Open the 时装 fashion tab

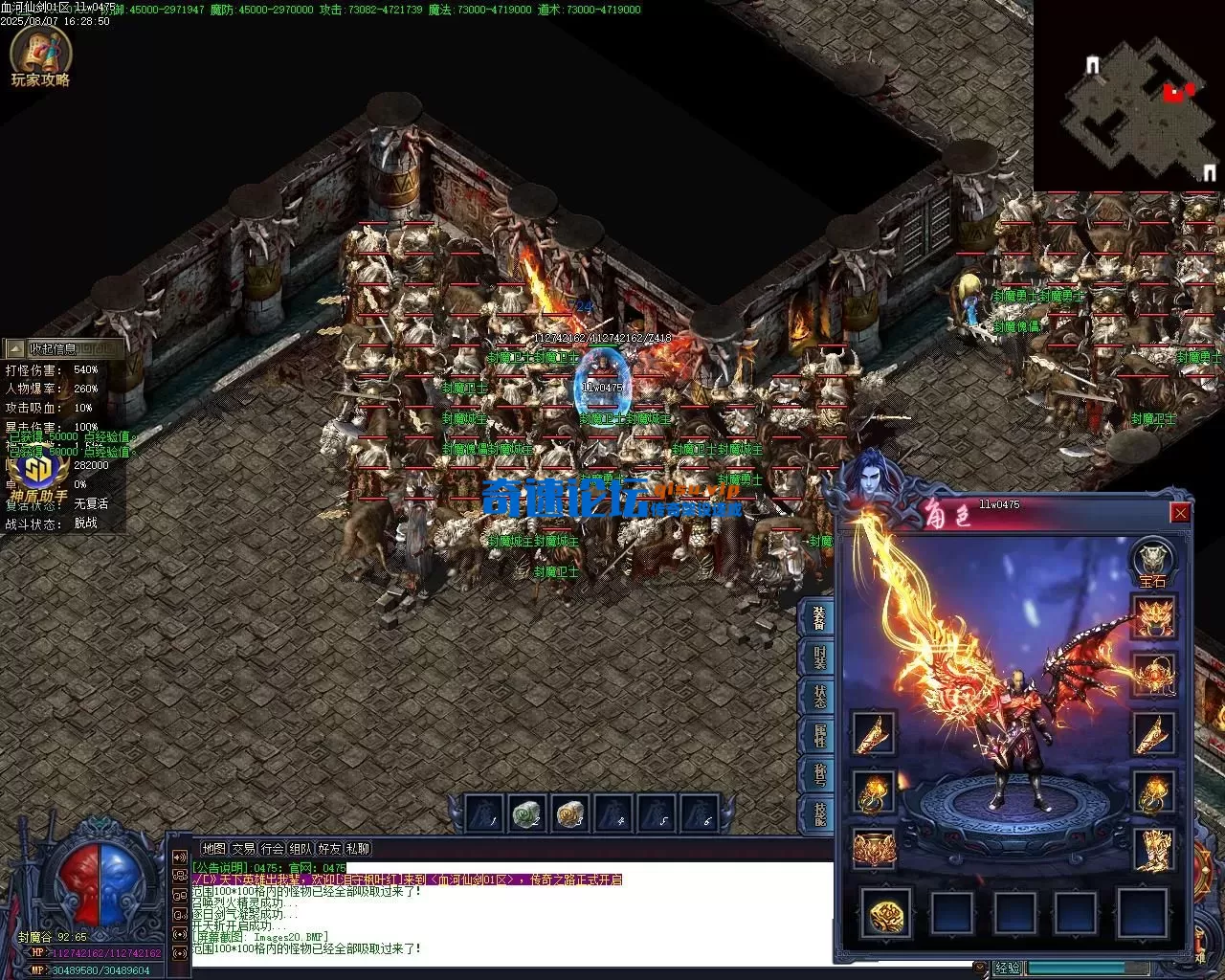click(x=819, y=657)
